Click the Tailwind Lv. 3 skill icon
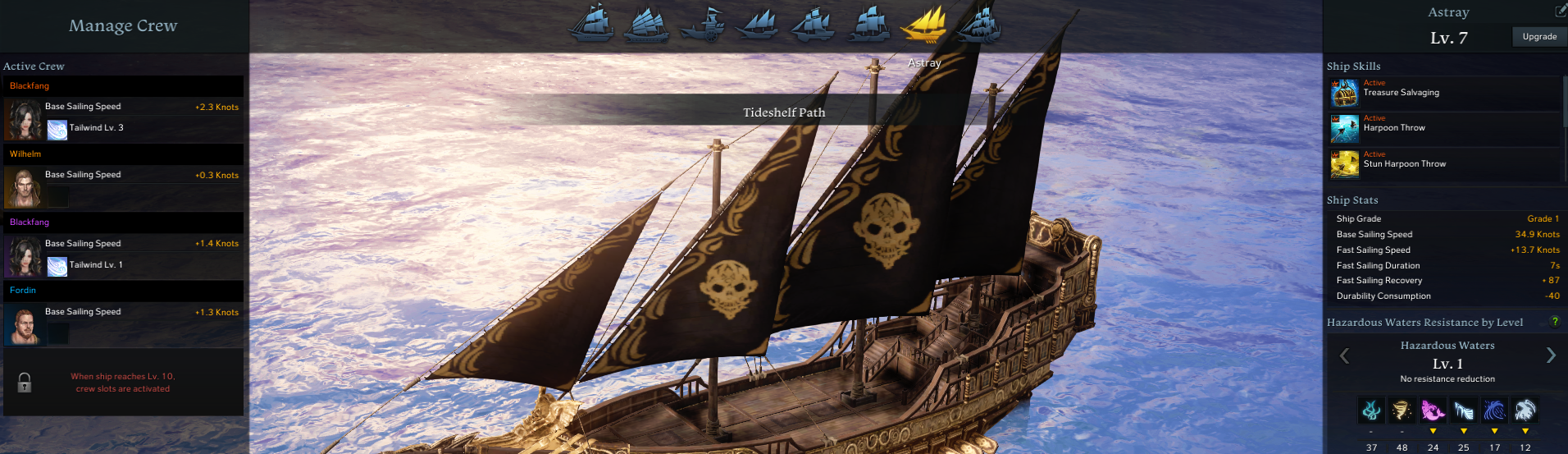The image size is (1568, 454). pos(57,129)
